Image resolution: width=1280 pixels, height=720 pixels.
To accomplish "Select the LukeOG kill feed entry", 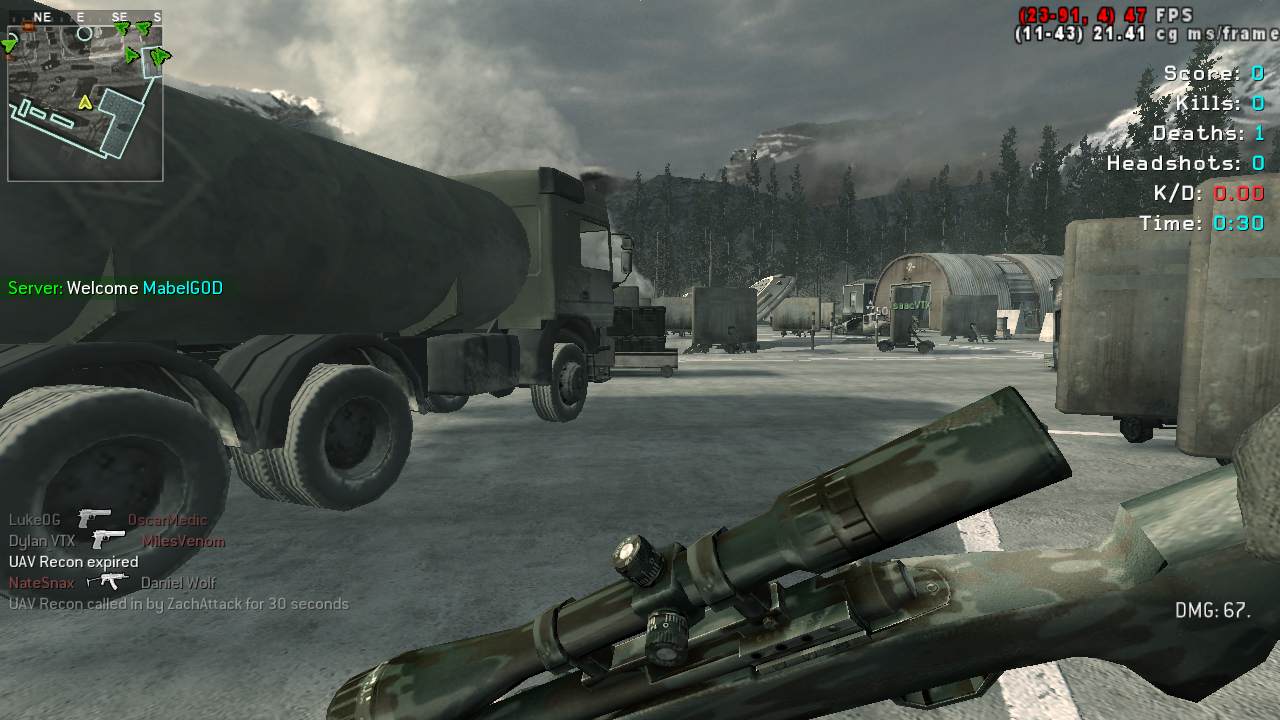I will 108,520.
